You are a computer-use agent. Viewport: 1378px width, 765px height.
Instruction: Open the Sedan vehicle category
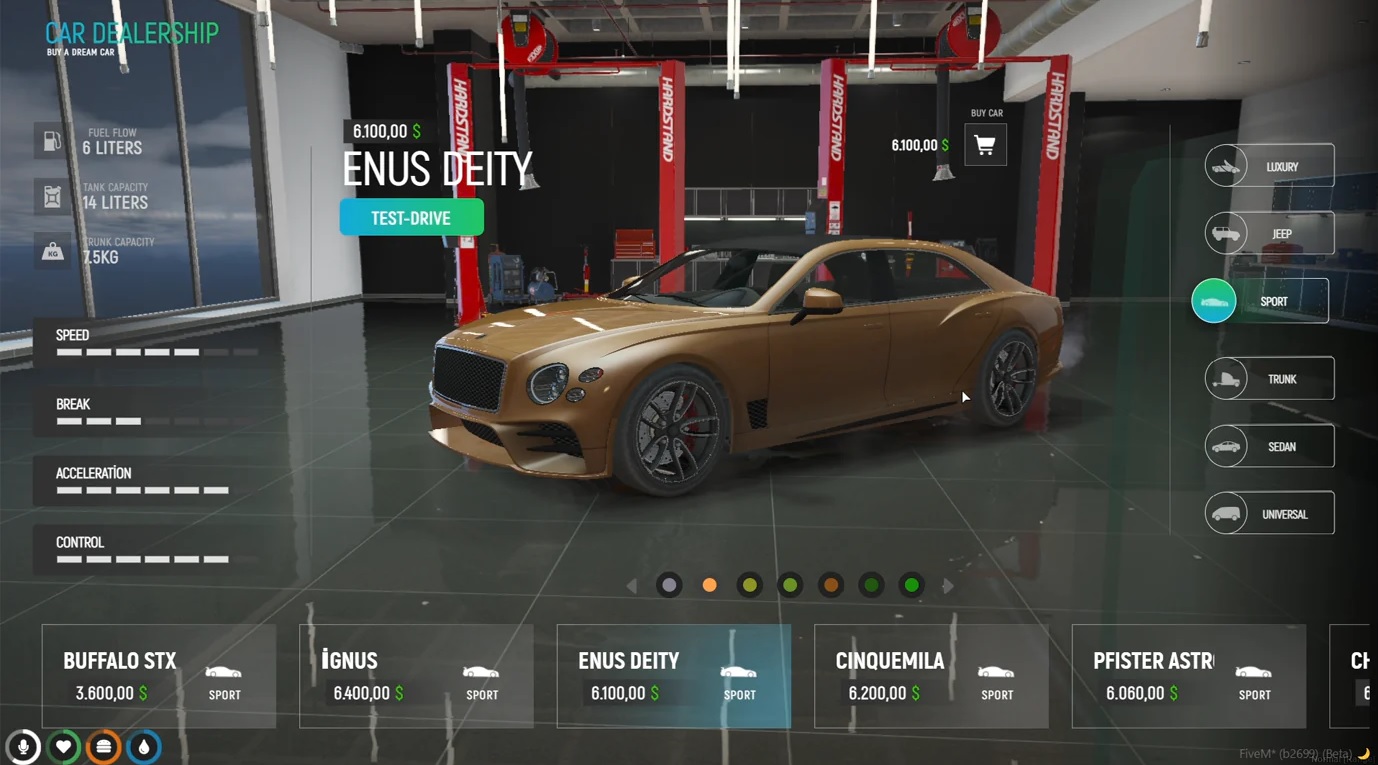point(1268,445)
